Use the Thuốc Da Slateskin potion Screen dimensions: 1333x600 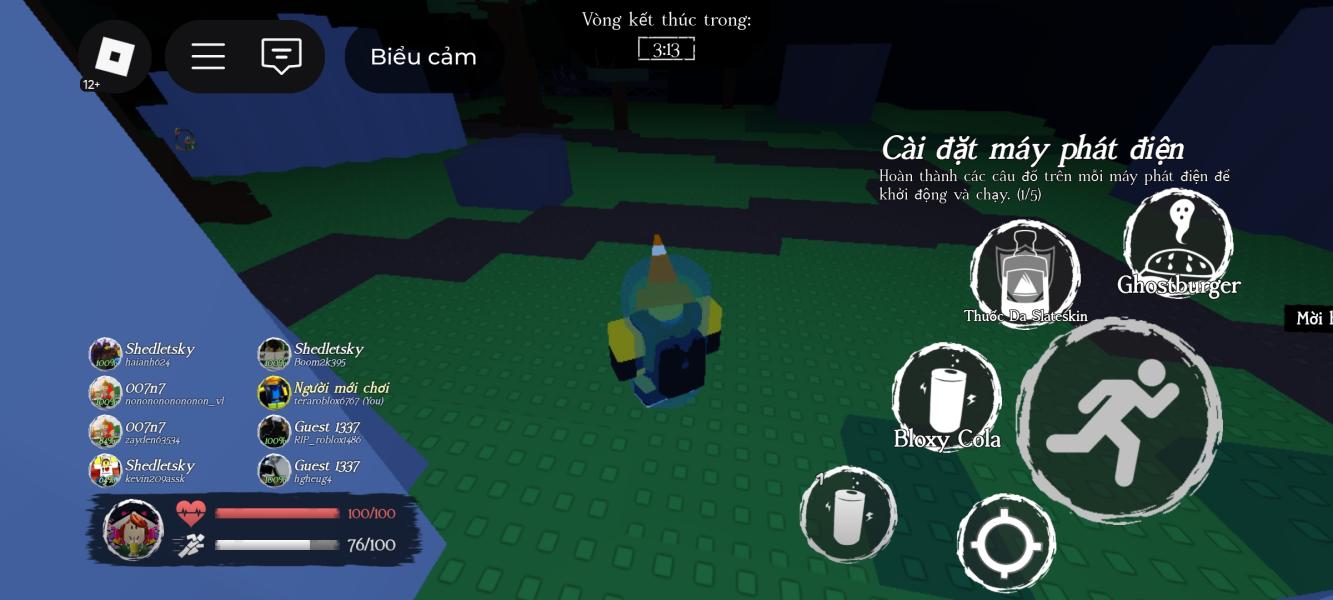(1024, 274)
